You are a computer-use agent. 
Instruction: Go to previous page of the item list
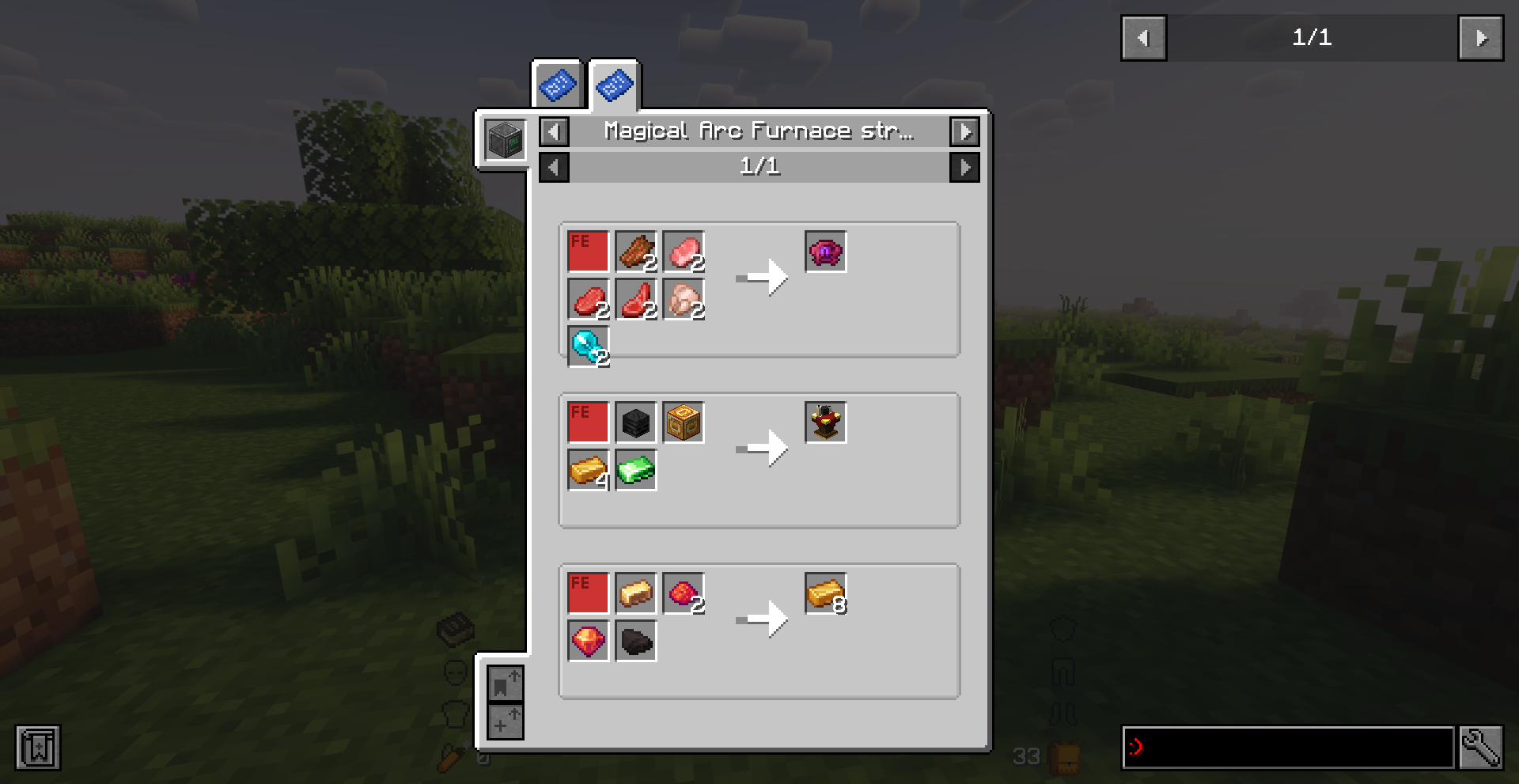click(1143, 38)
